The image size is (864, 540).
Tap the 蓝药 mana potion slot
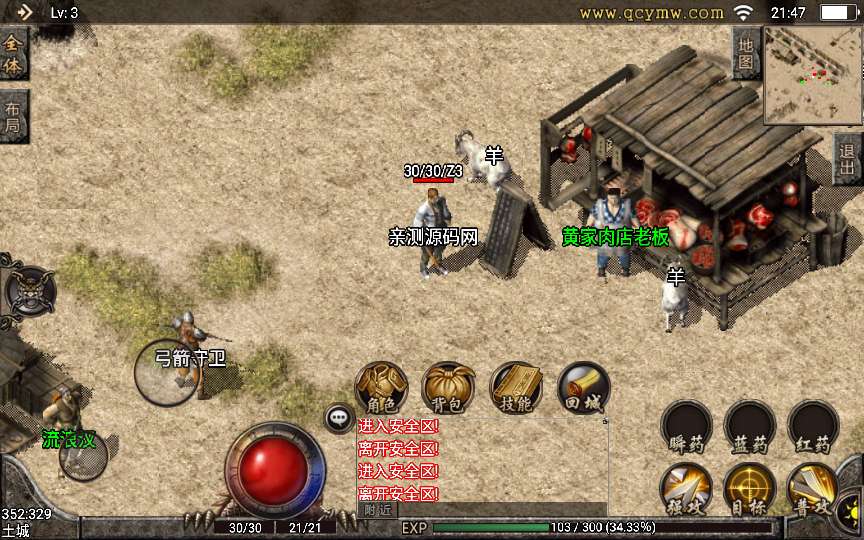pos(750,427)
